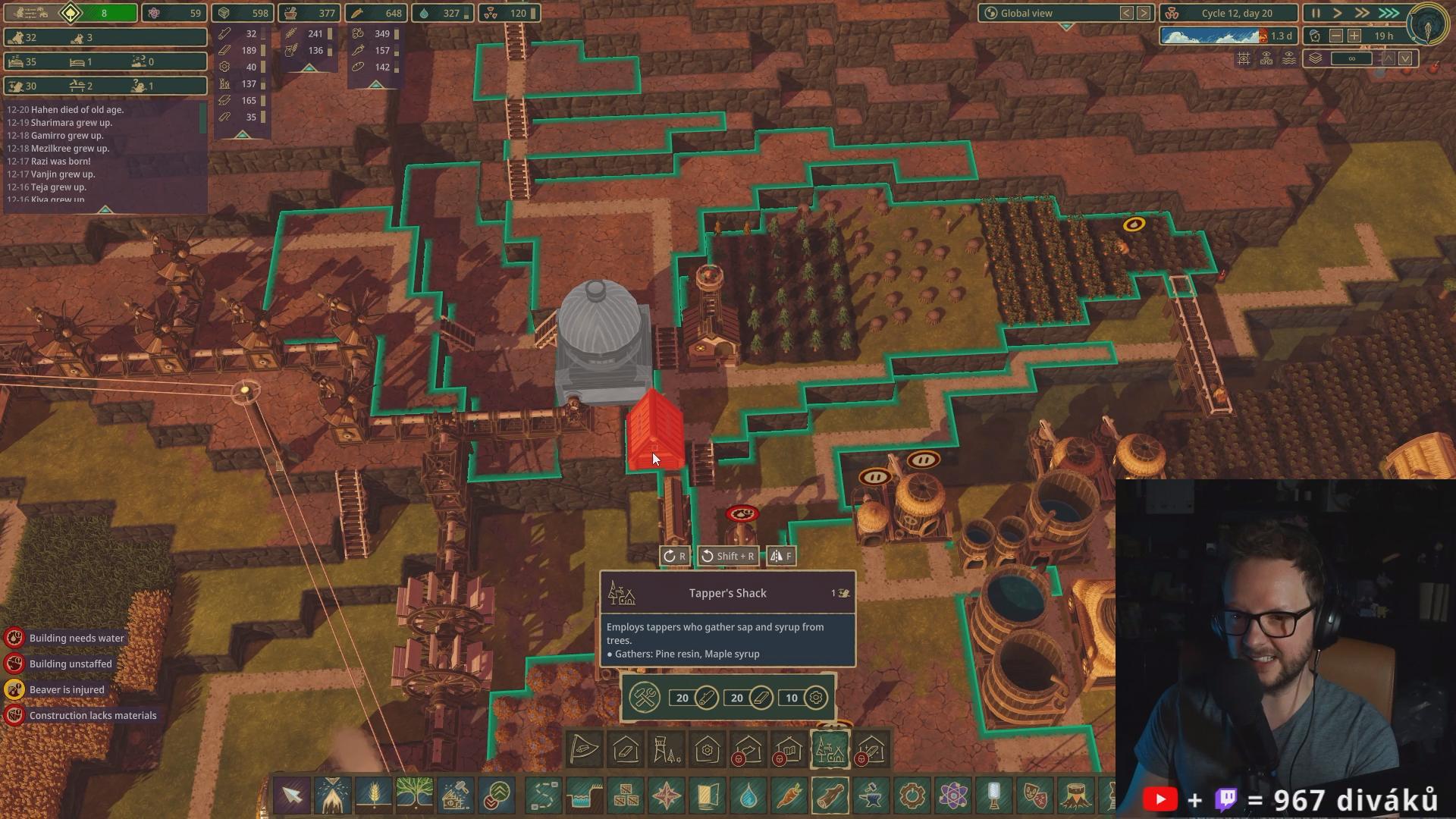Open the water buildings category
The width and height of the screenshot is (1456, 819).
pos(748,795)
